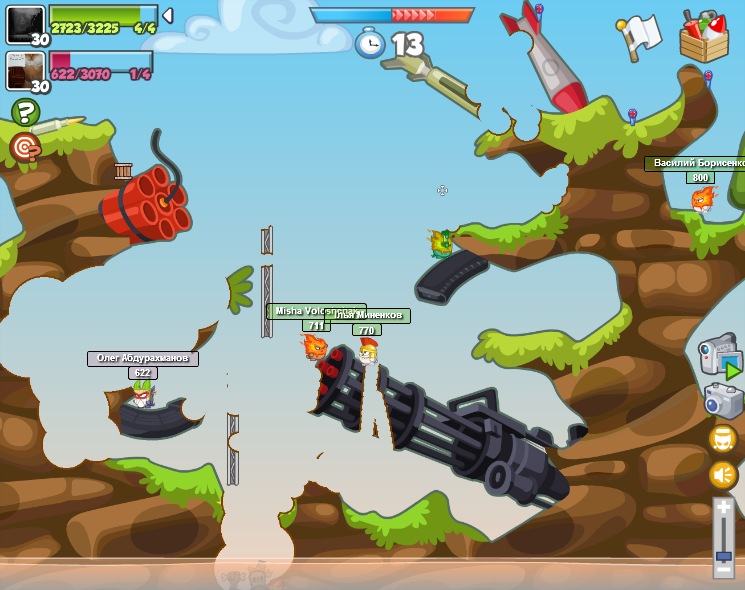
Task: Collapse the team panel with the arrow
Action: pos(168,15)
